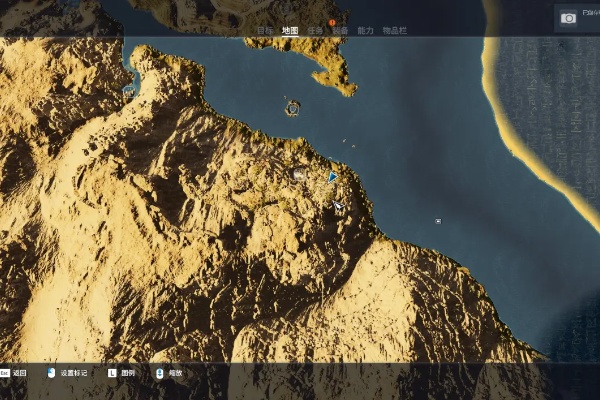This screenshot has height=400, width=600.
Task: Open the 任务 tab
Action: pos(315,31)
